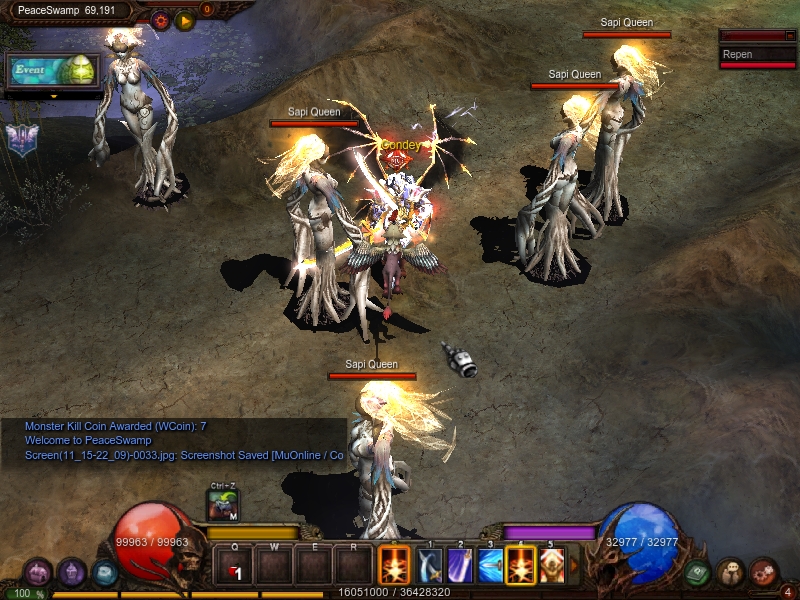Minimize the party panel at top right
The width and height of the screenshot is (800, 600).
(x=789, y=36)
